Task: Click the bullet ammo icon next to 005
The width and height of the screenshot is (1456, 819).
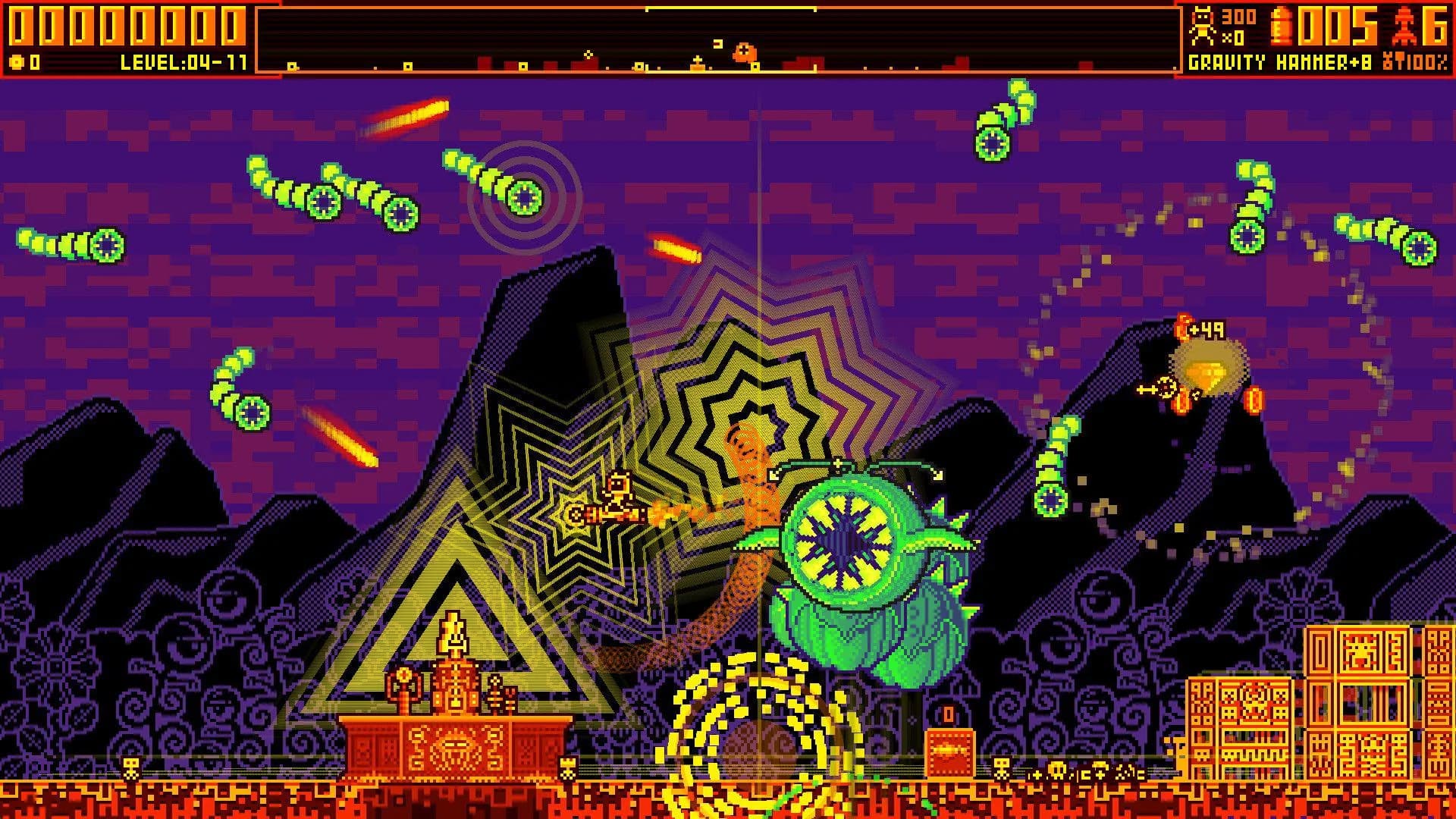Action: click(x=1281, y=25)
